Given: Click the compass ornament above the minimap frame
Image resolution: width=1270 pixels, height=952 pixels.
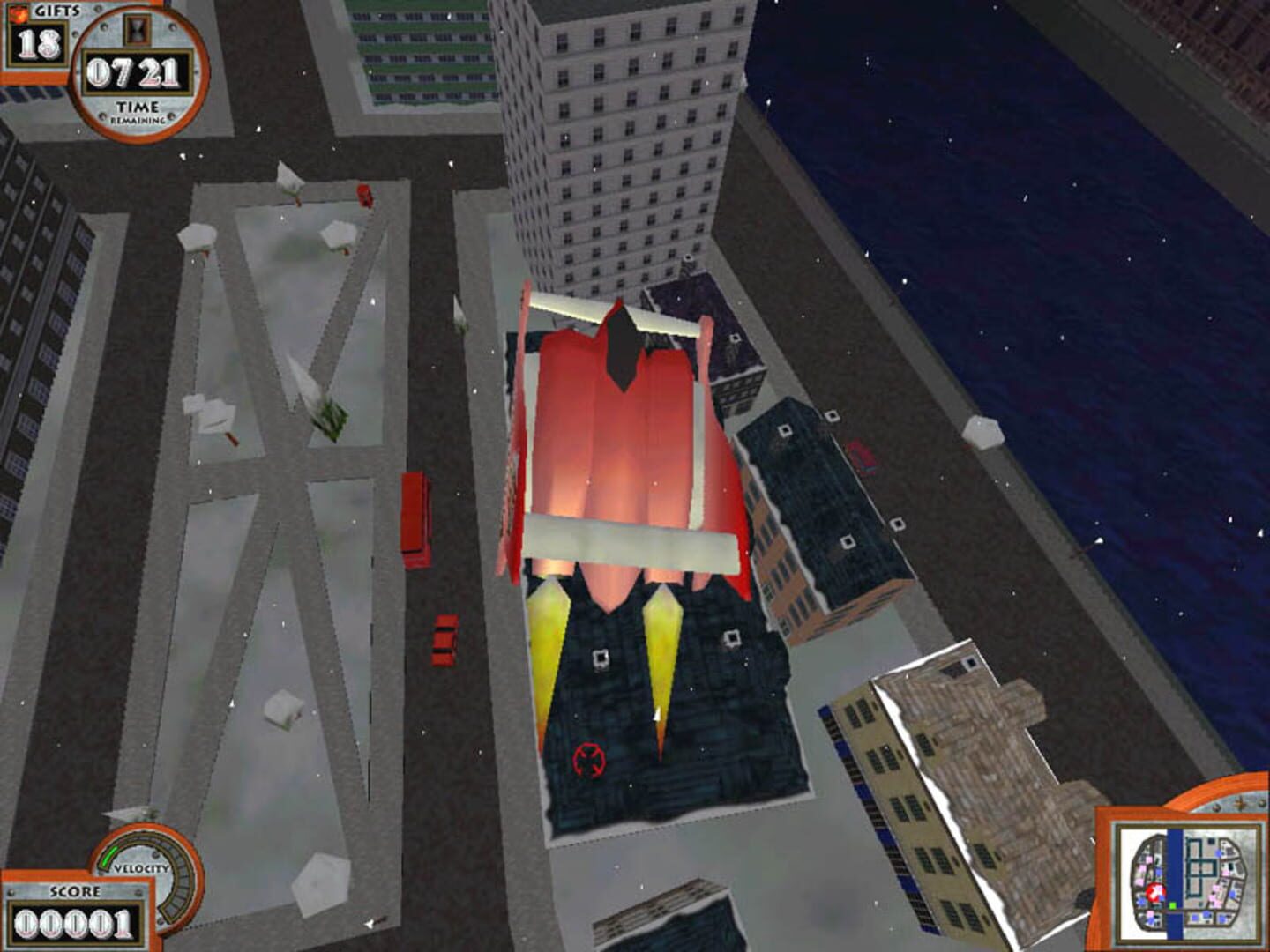Looking at the screenshot, I should tap(1239, 805).
